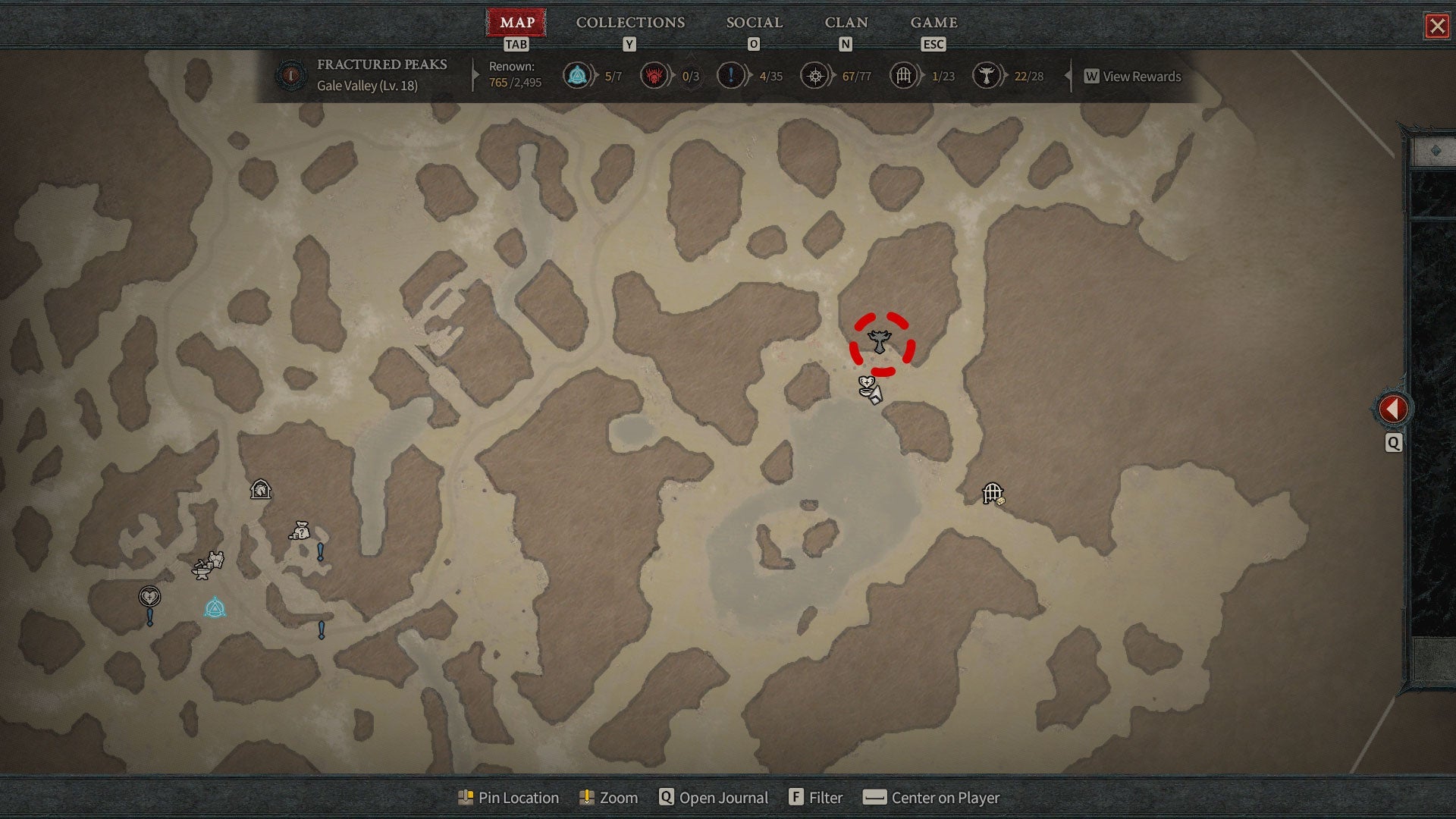The height and width of the screenshot is (819, 1456).
Task: View Rewards for Fractured Peaks renown
Action: tap(1133, 77)
